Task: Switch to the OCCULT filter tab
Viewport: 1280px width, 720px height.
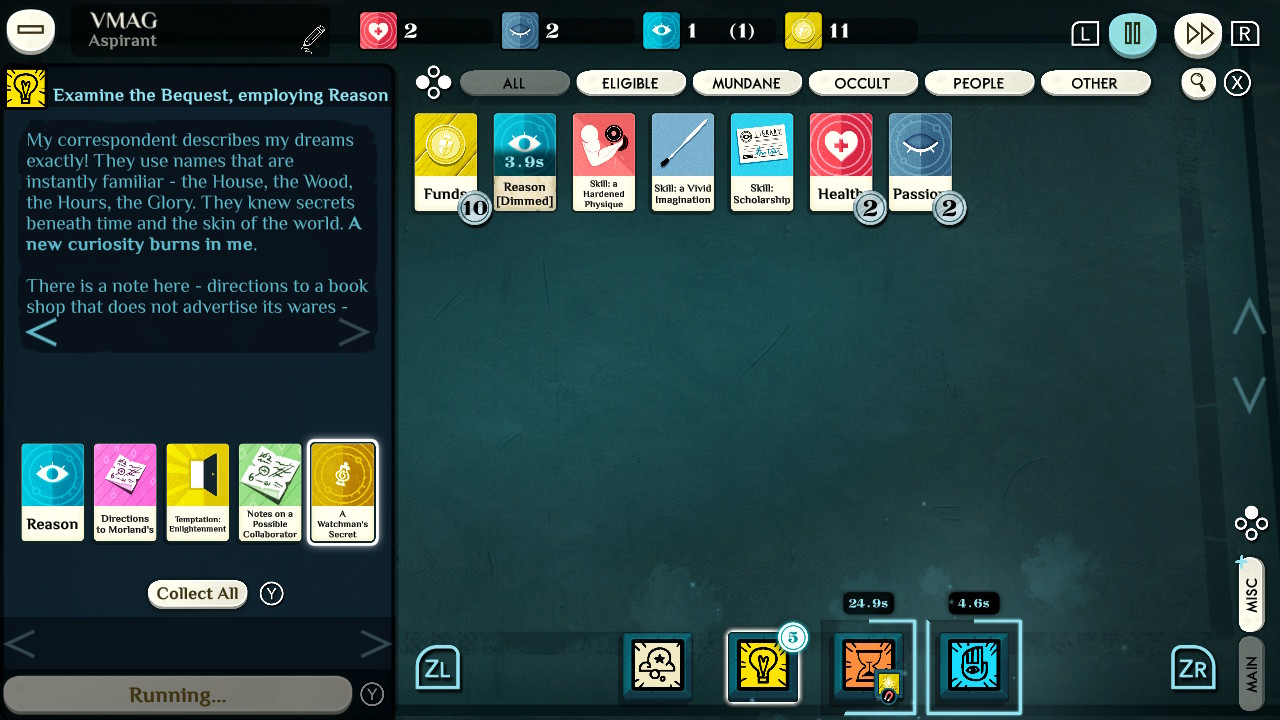Action: [863, 83]
